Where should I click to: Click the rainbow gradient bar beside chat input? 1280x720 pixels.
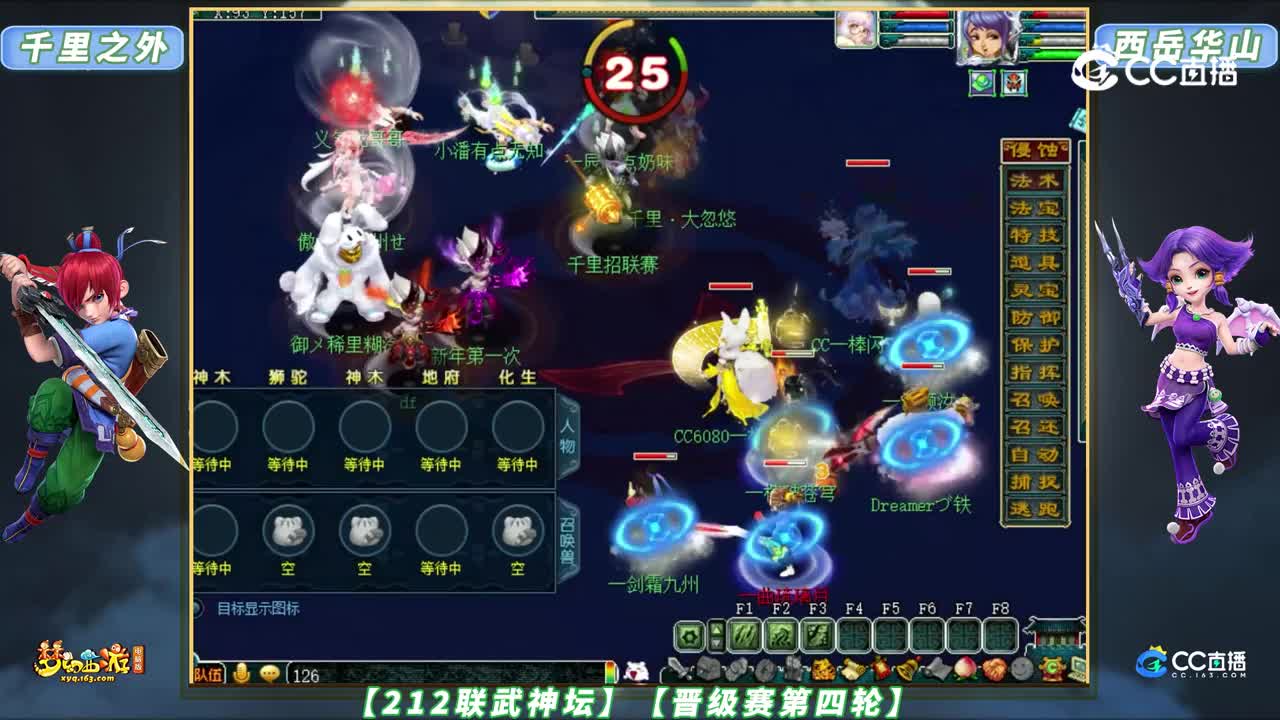tap(608, 672)
